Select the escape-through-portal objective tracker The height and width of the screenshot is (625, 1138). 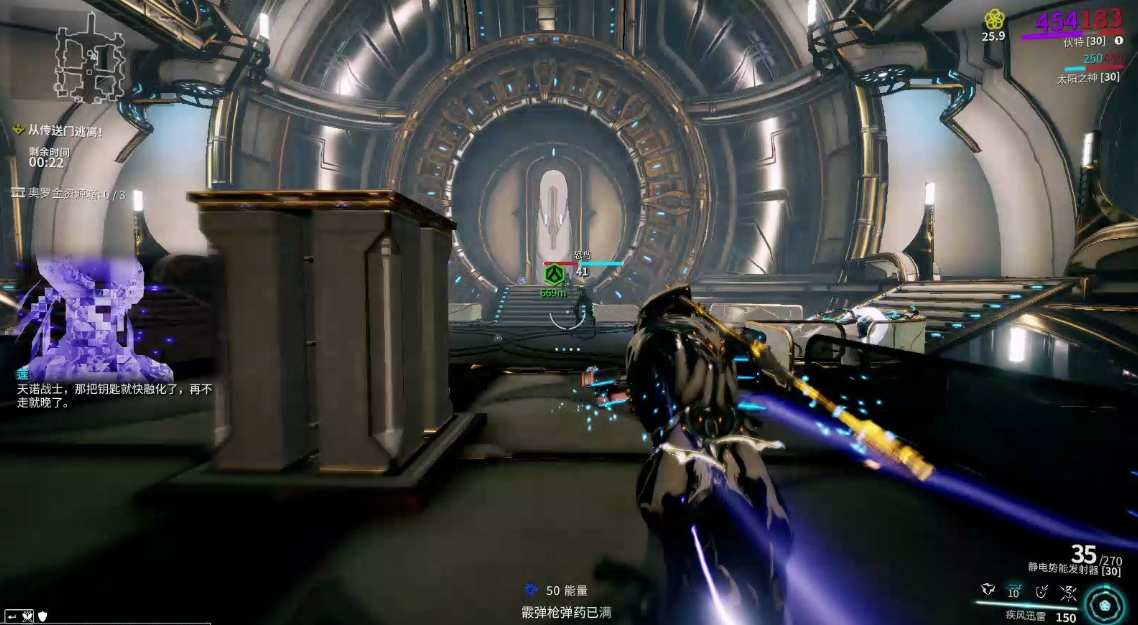coord(58,131)
